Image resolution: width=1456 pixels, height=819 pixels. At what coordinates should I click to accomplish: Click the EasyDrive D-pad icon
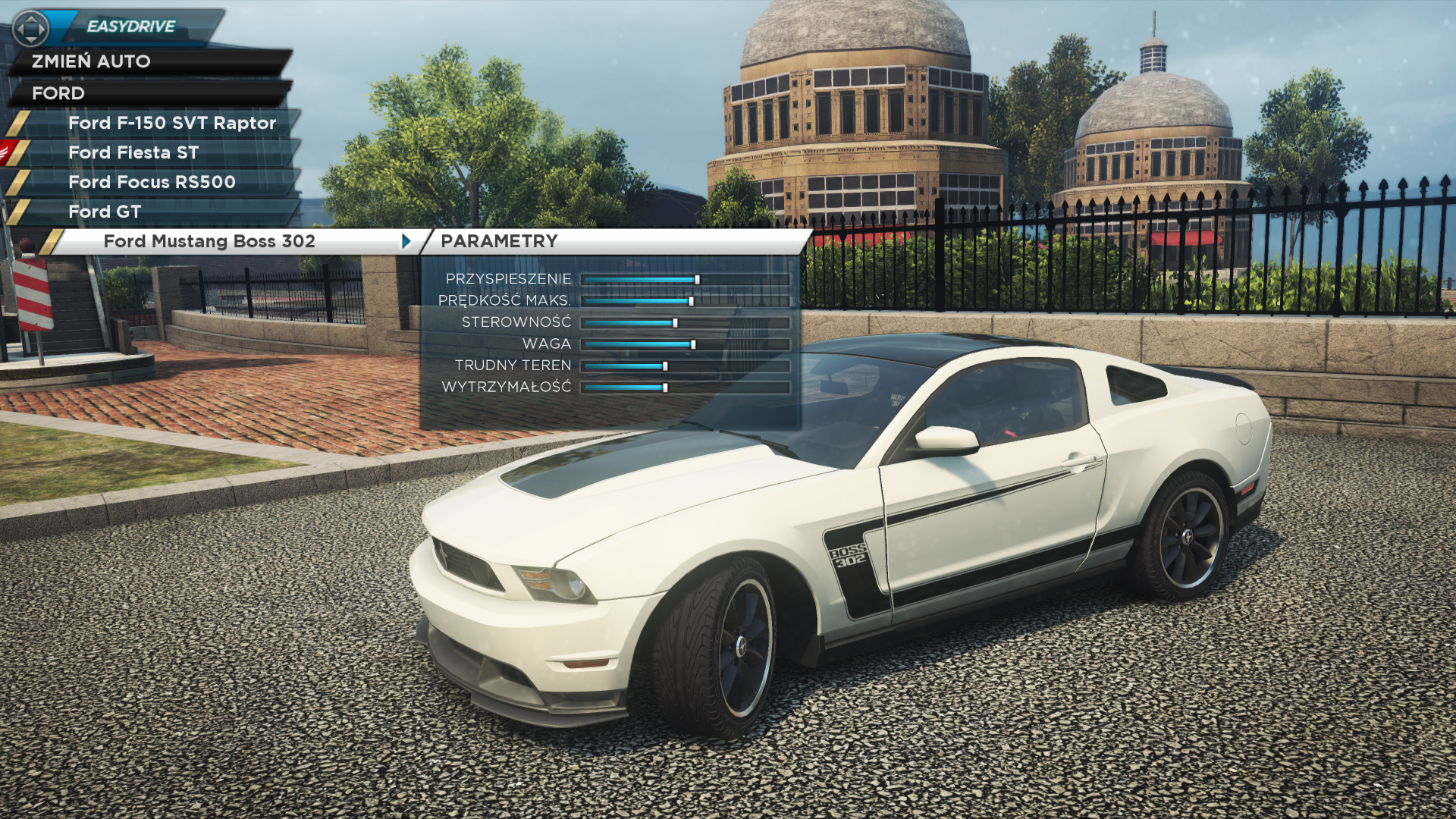31,29
